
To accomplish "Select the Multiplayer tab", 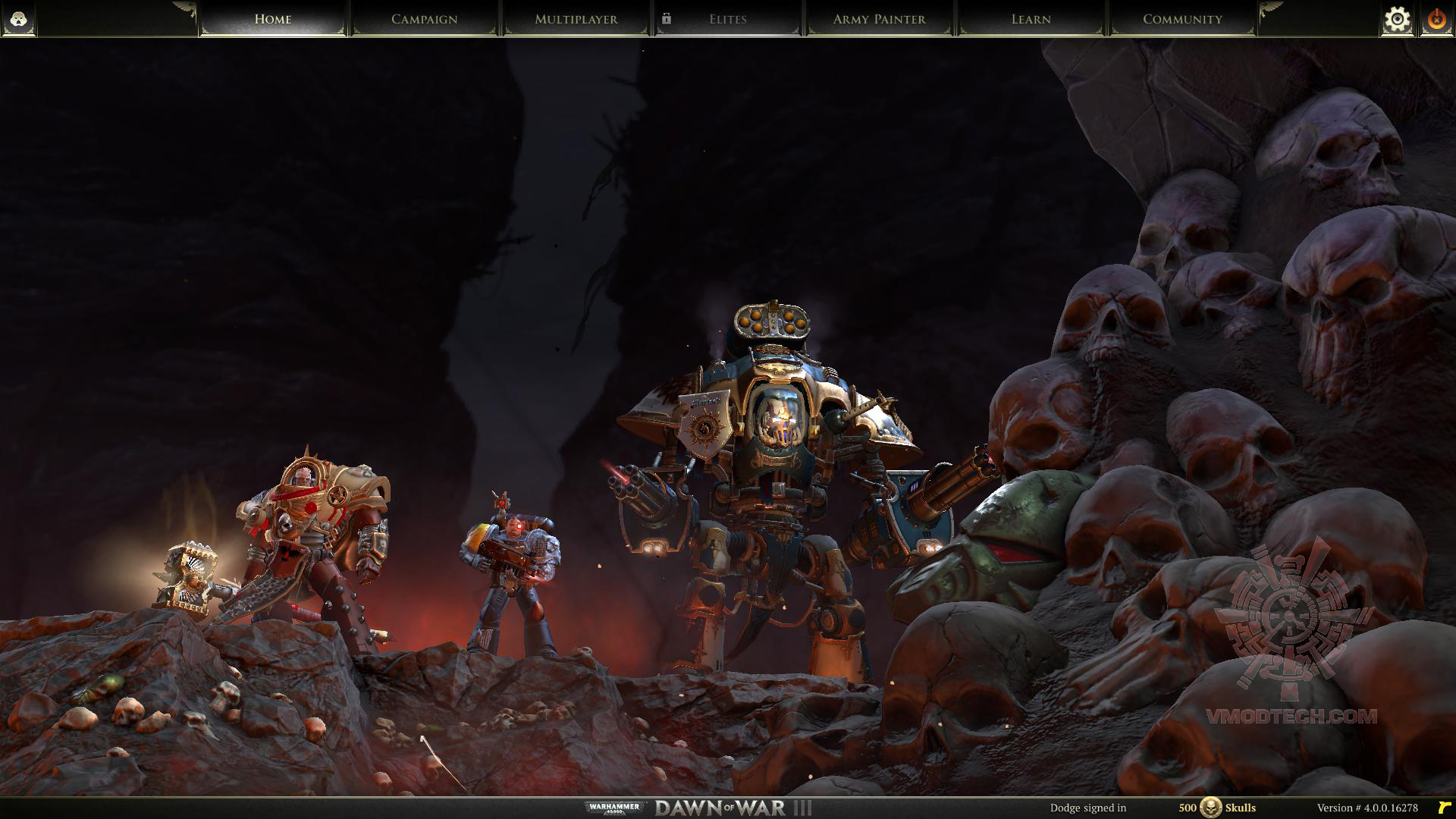I will click(x=576, y=19).
